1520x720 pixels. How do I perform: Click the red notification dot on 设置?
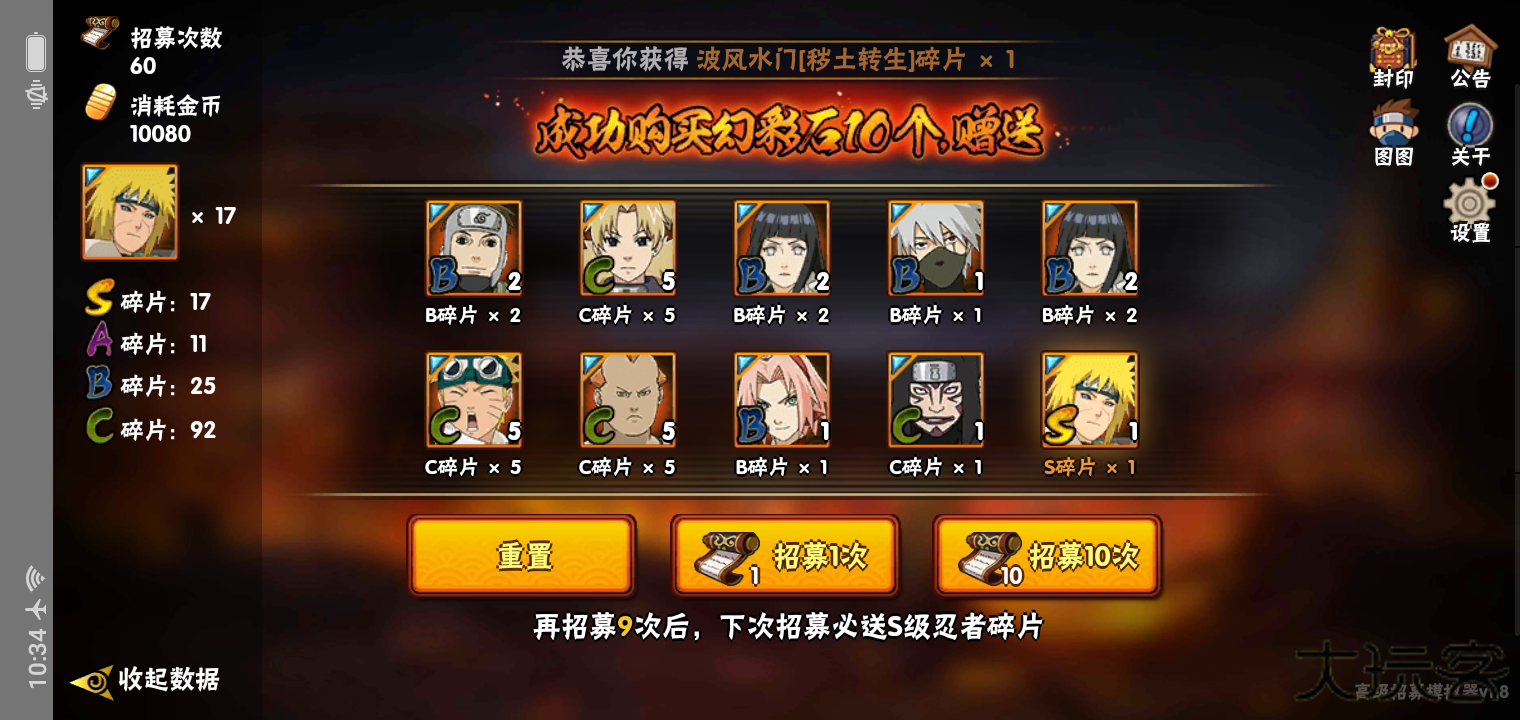[x=1491, y=182]
